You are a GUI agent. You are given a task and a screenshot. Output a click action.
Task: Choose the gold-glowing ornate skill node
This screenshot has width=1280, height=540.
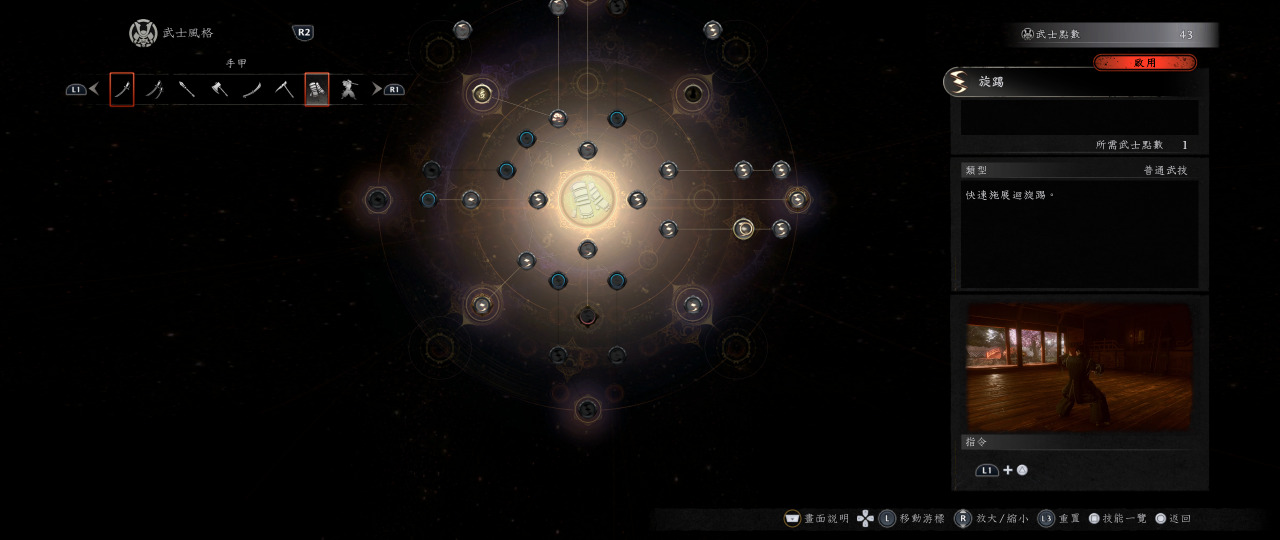coord(481,95)
